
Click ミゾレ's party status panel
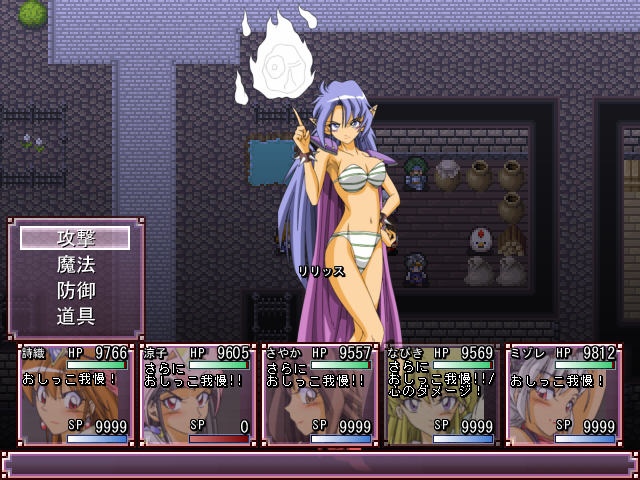pos(563,395)
